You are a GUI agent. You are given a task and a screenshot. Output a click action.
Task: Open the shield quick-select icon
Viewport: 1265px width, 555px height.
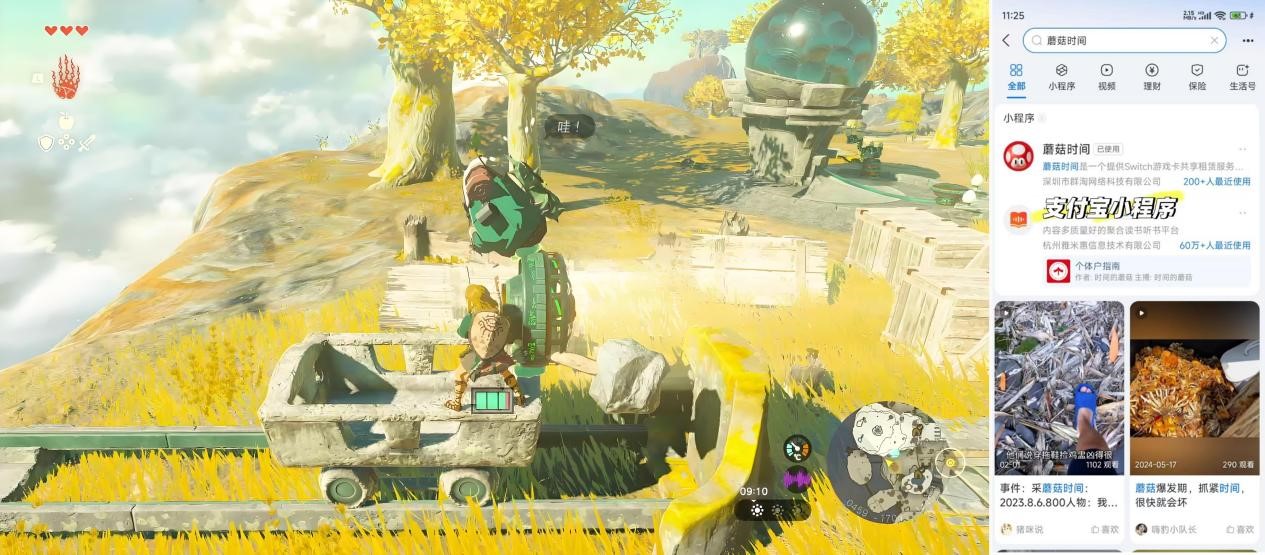click(x=45, y=143)
